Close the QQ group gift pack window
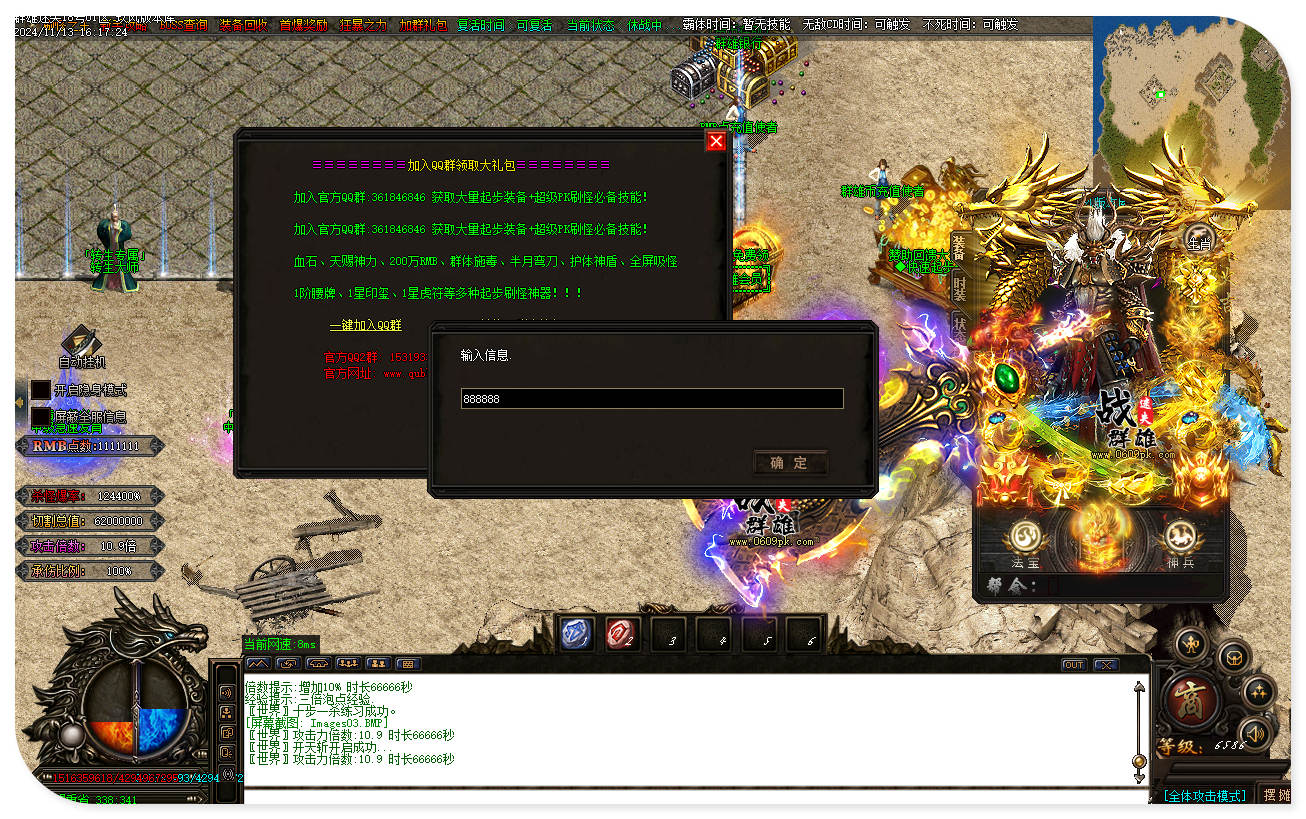Screen dimensions: 1306x819 pos(715,142)
